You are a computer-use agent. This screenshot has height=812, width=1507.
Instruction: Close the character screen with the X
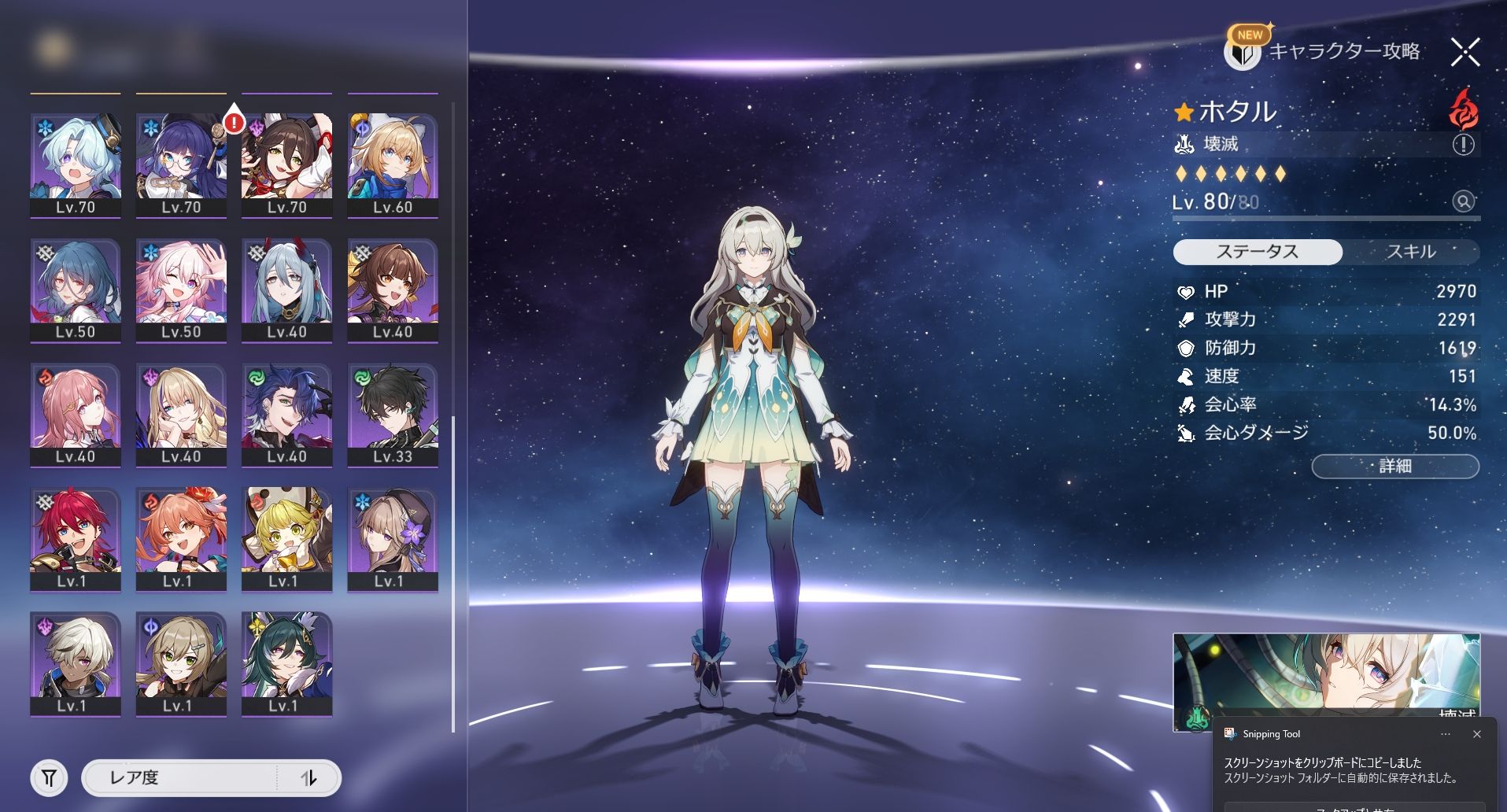click(1465, 53)
